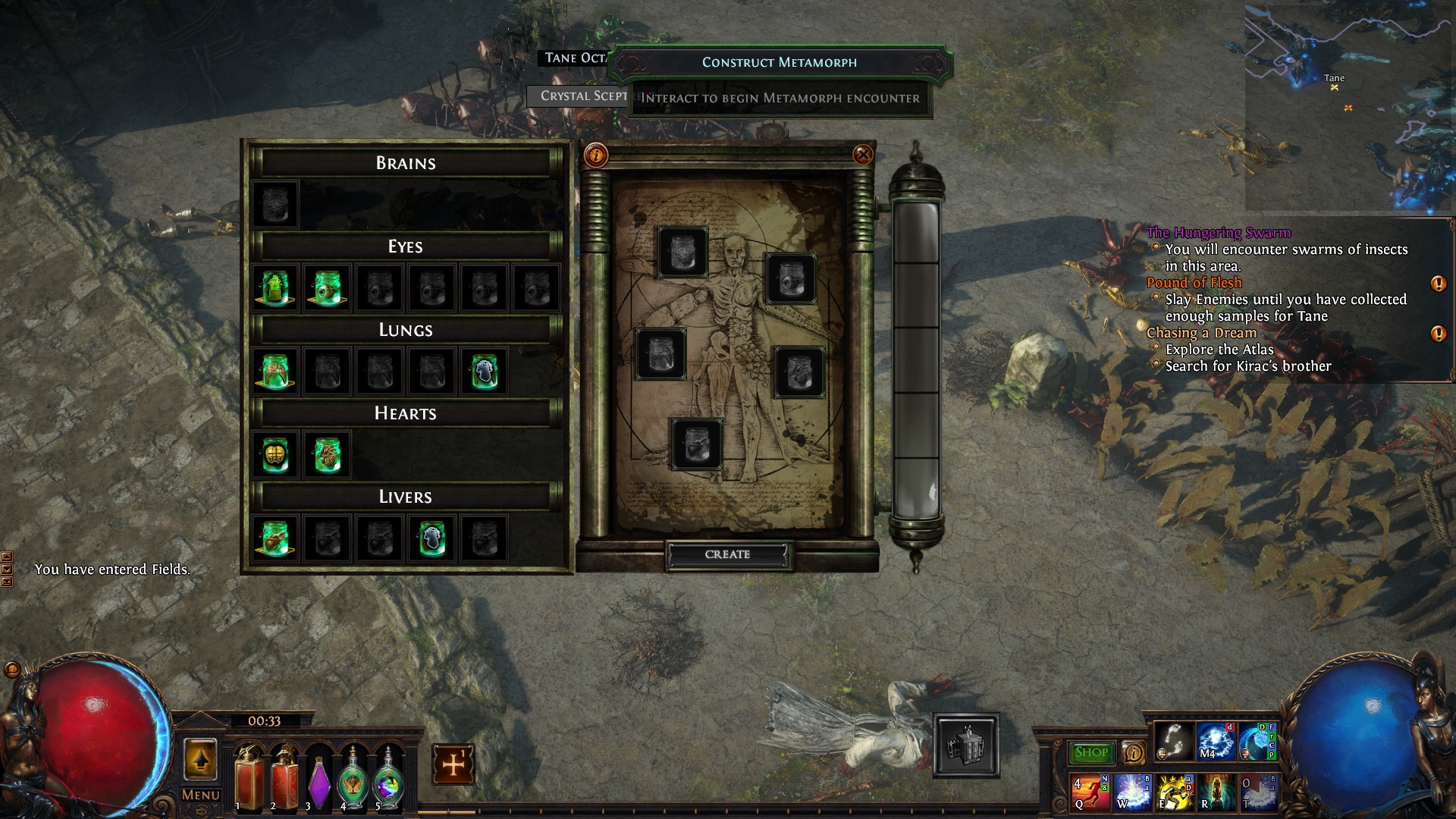The width and height of the screenshot is (1456, 819).
Task: Click the level-up cross passive point icon
Action: tap(453, 764)
